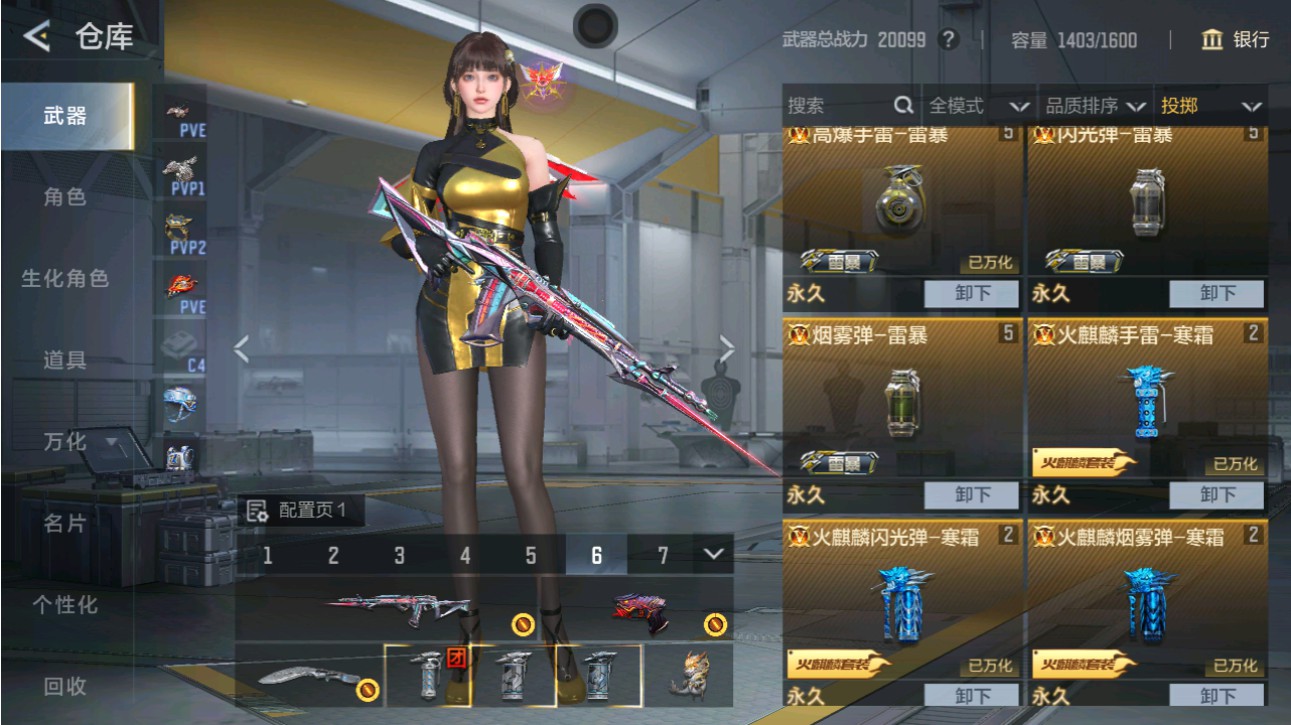Expand the configuration page list chevron
The height and width of the screenshot is (725, 1291).
coord(712,552)
